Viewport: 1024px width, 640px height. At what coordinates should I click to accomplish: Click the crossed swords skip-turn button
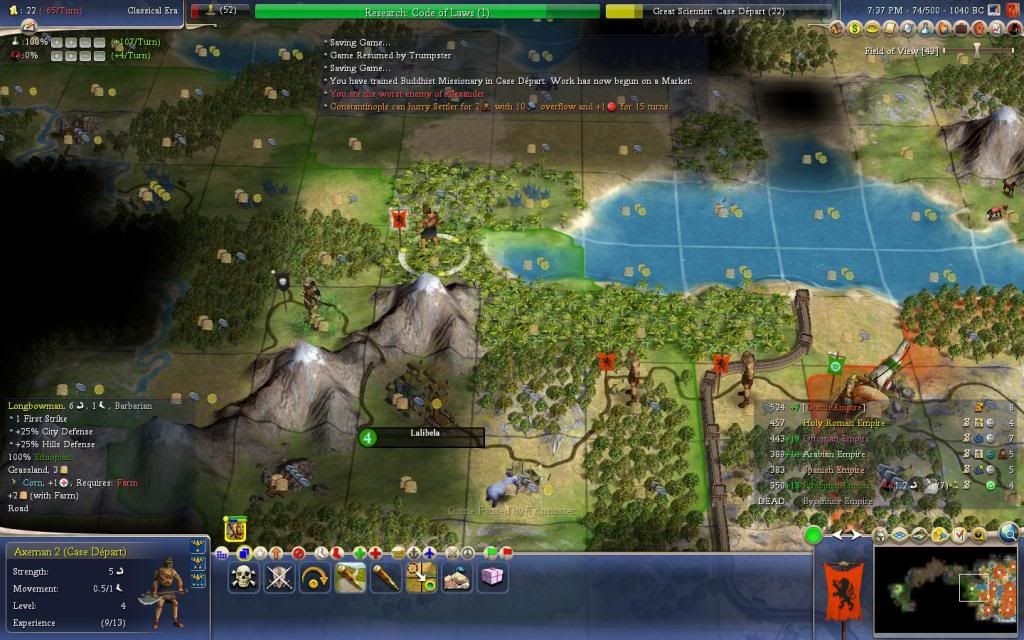coord(280,577)
